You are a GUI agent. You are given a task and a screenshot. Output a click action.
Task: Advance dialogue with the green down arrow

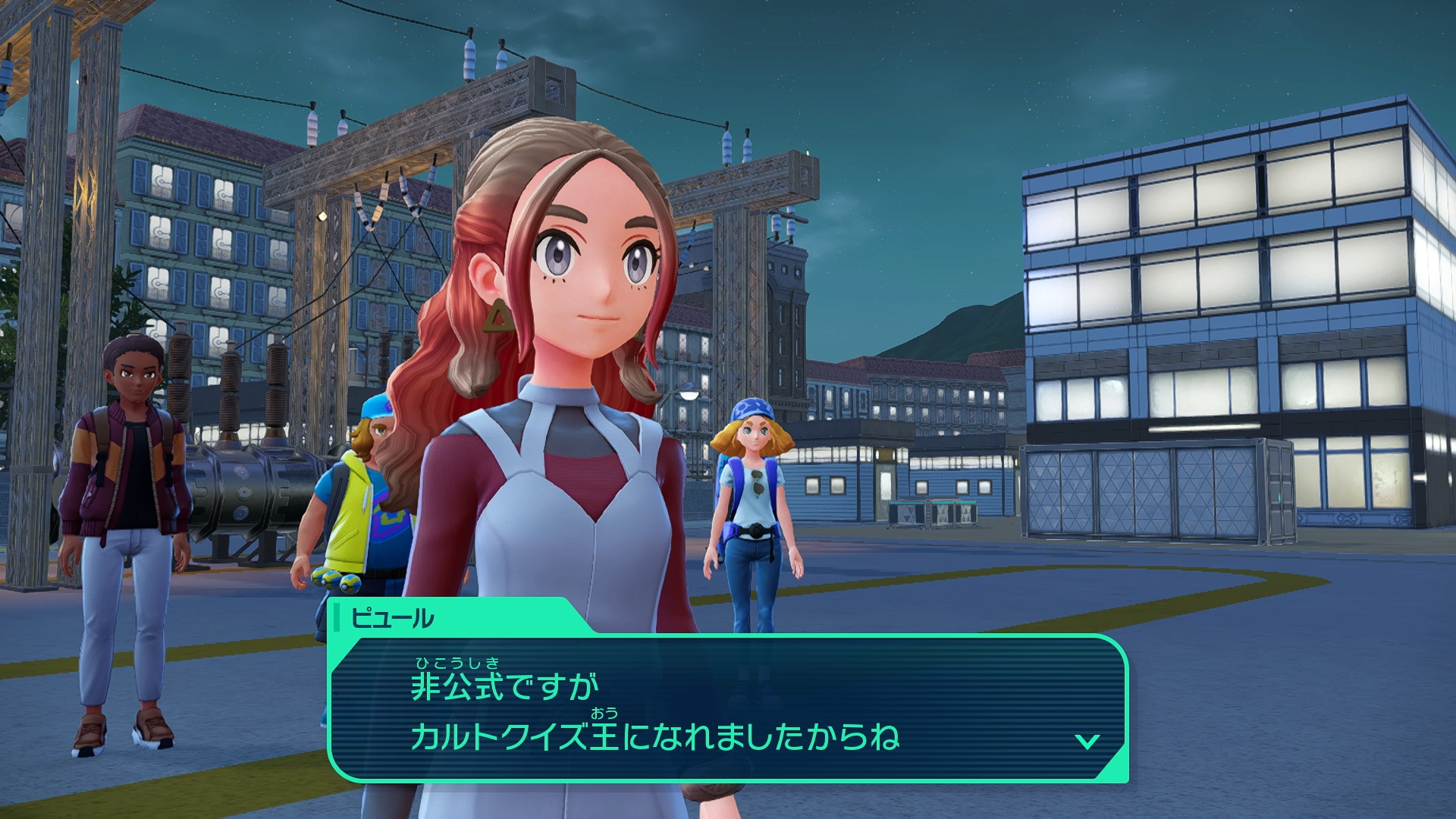(x=1087, y=741)
